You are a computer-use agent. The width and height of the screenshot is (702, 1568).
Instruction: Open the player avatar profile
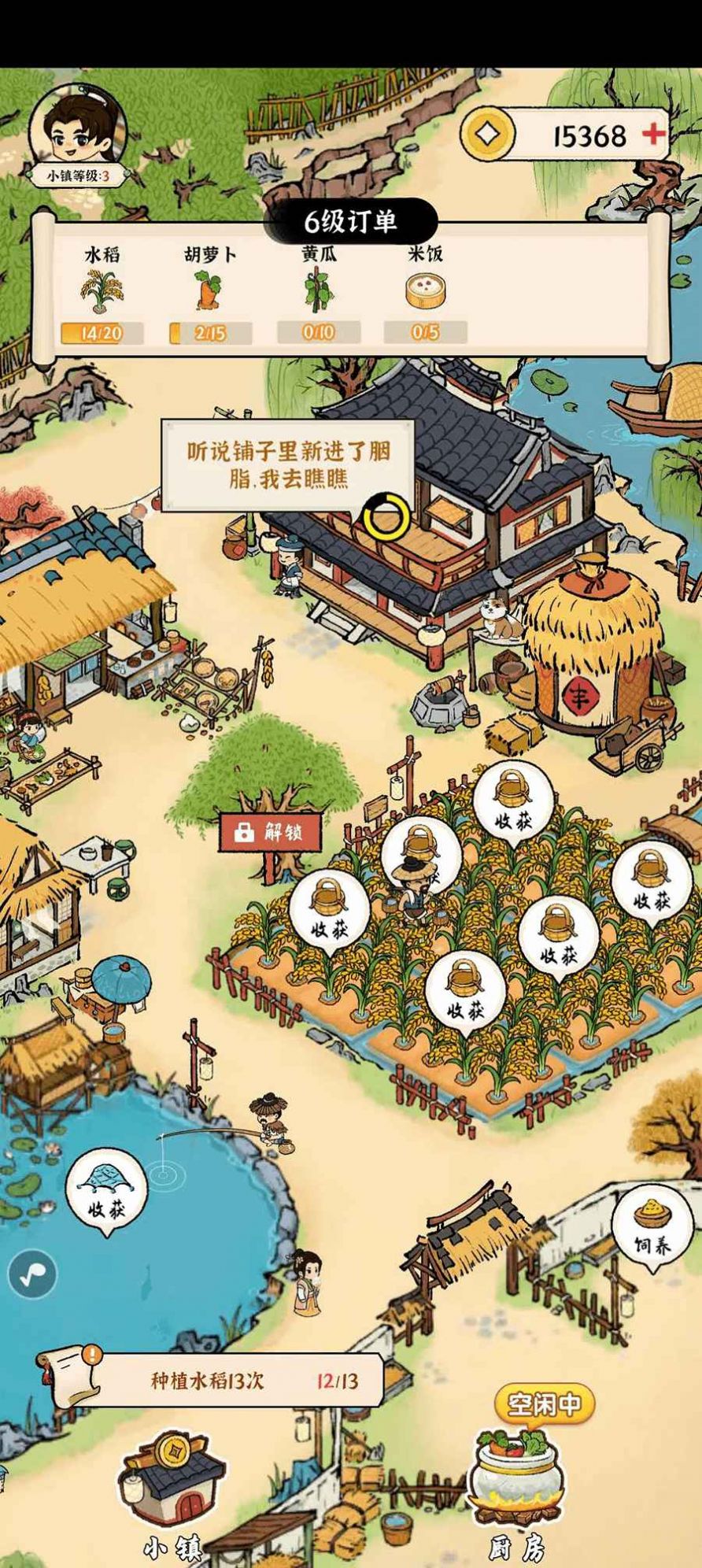(77, 130)
